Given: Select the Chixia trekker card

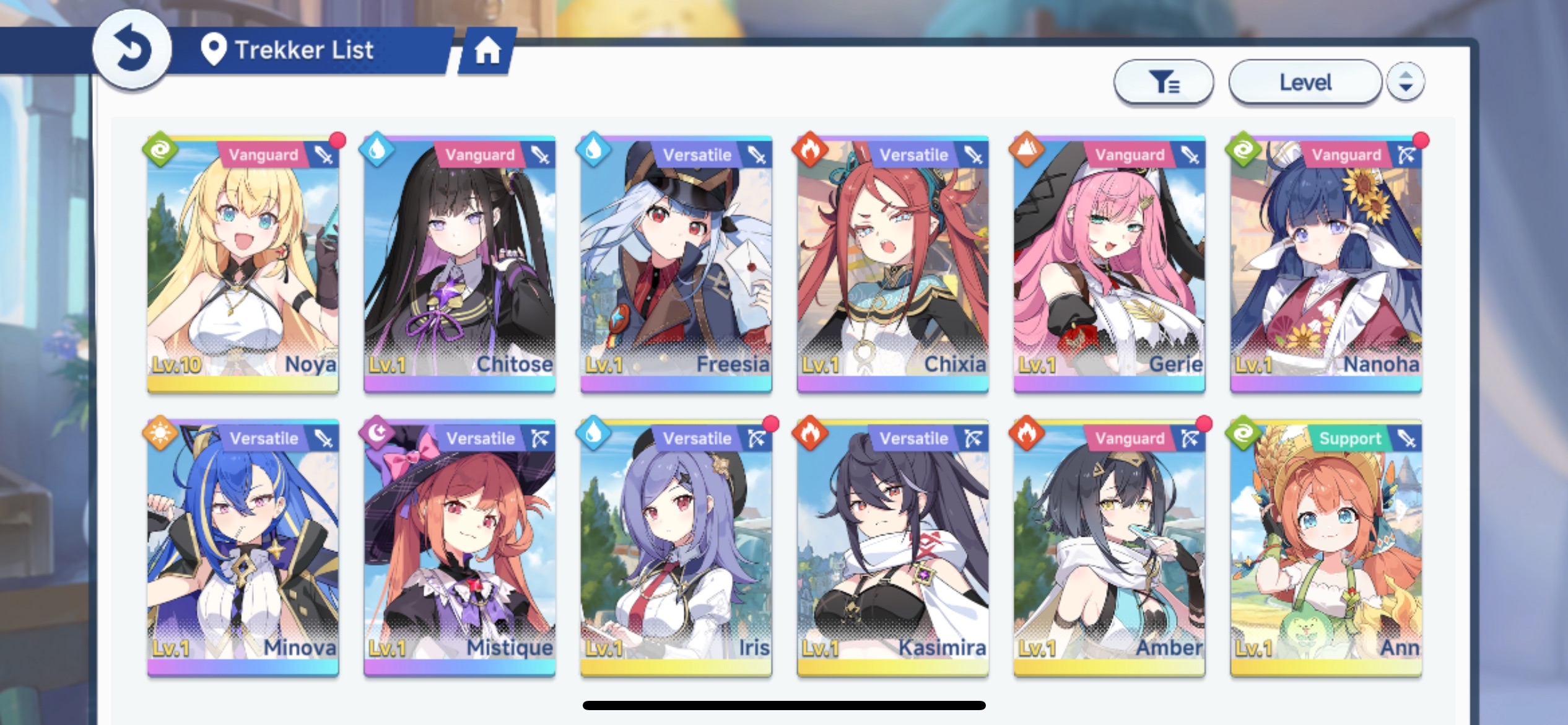Looking at the screenshot, I should pyautogui.click(x=892, y=263).
